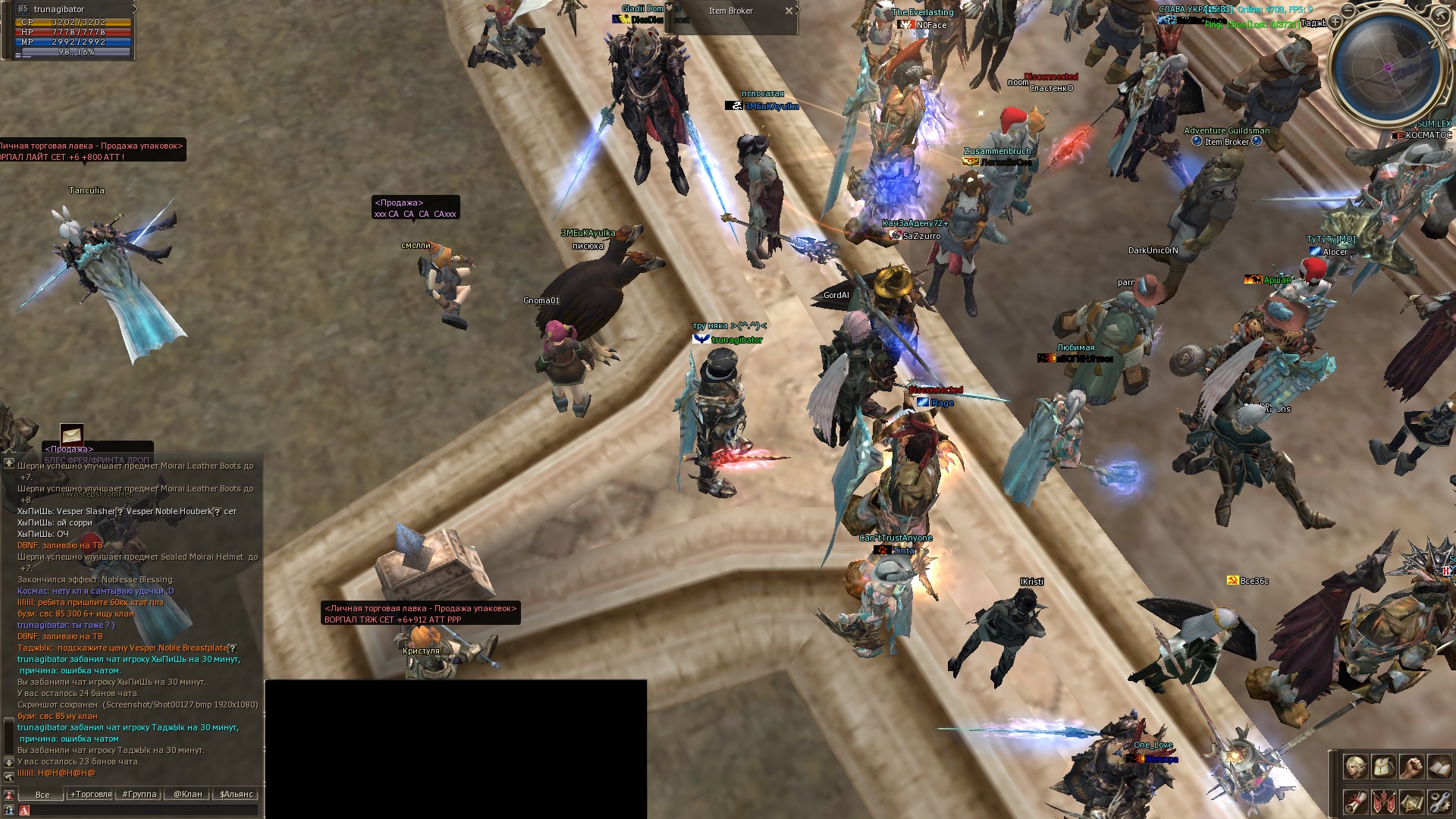Close the Item Broker target window
Screen dimensions: 1456x819
coord(789,11)
